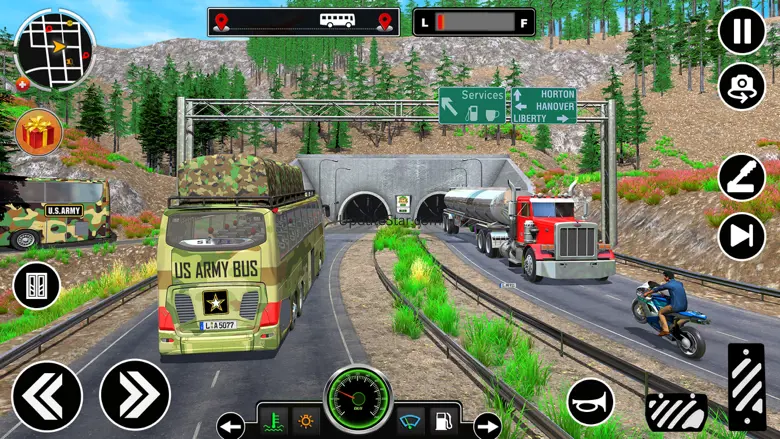Screen dimensions: 780x439
Task: Hit the brake pedal
Action: (x=676, y=409)
